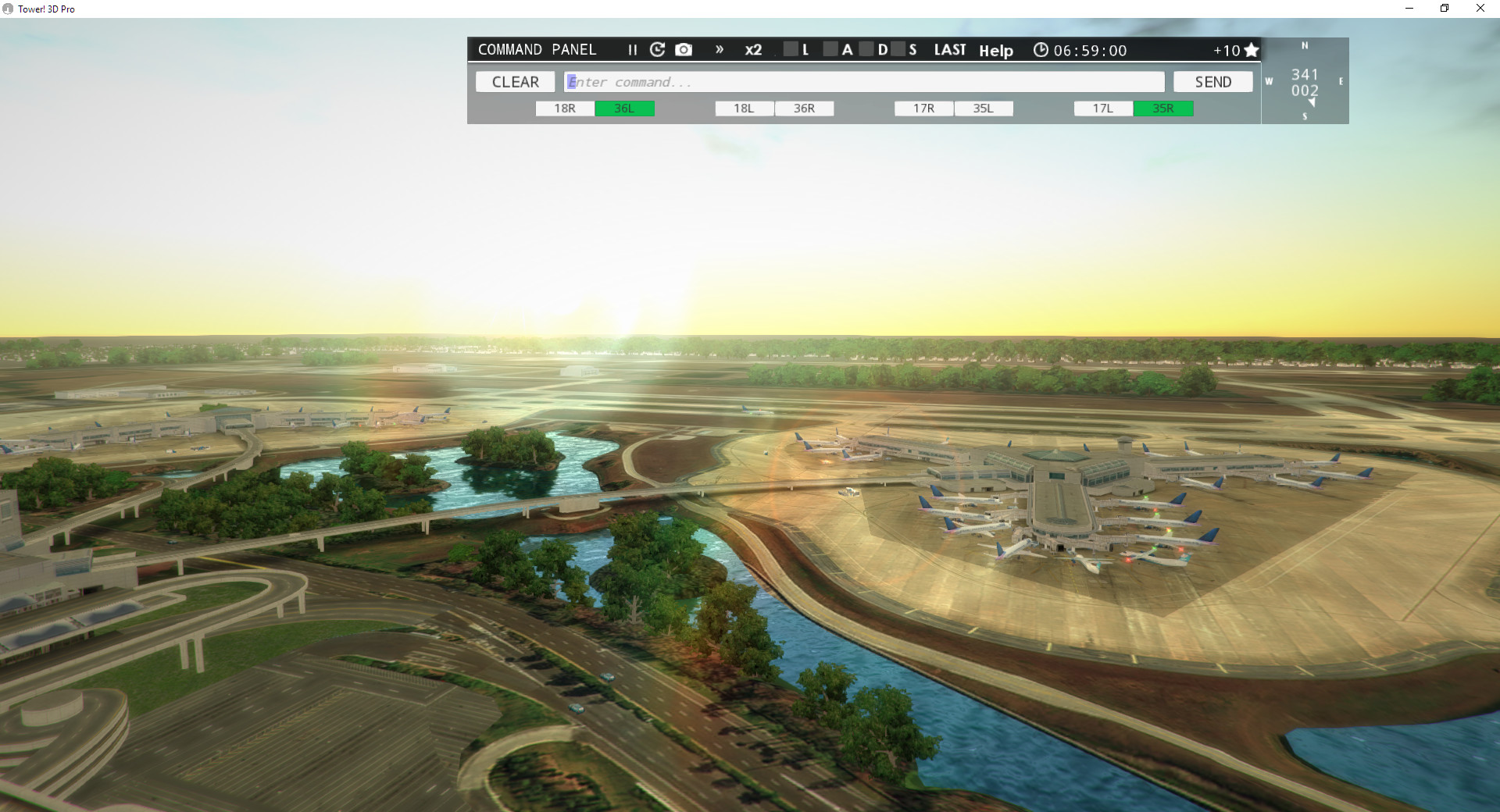Viewport: 1500px width, 812px height.
Task: Select the x2 simulation speed
Action: (752, 50)
